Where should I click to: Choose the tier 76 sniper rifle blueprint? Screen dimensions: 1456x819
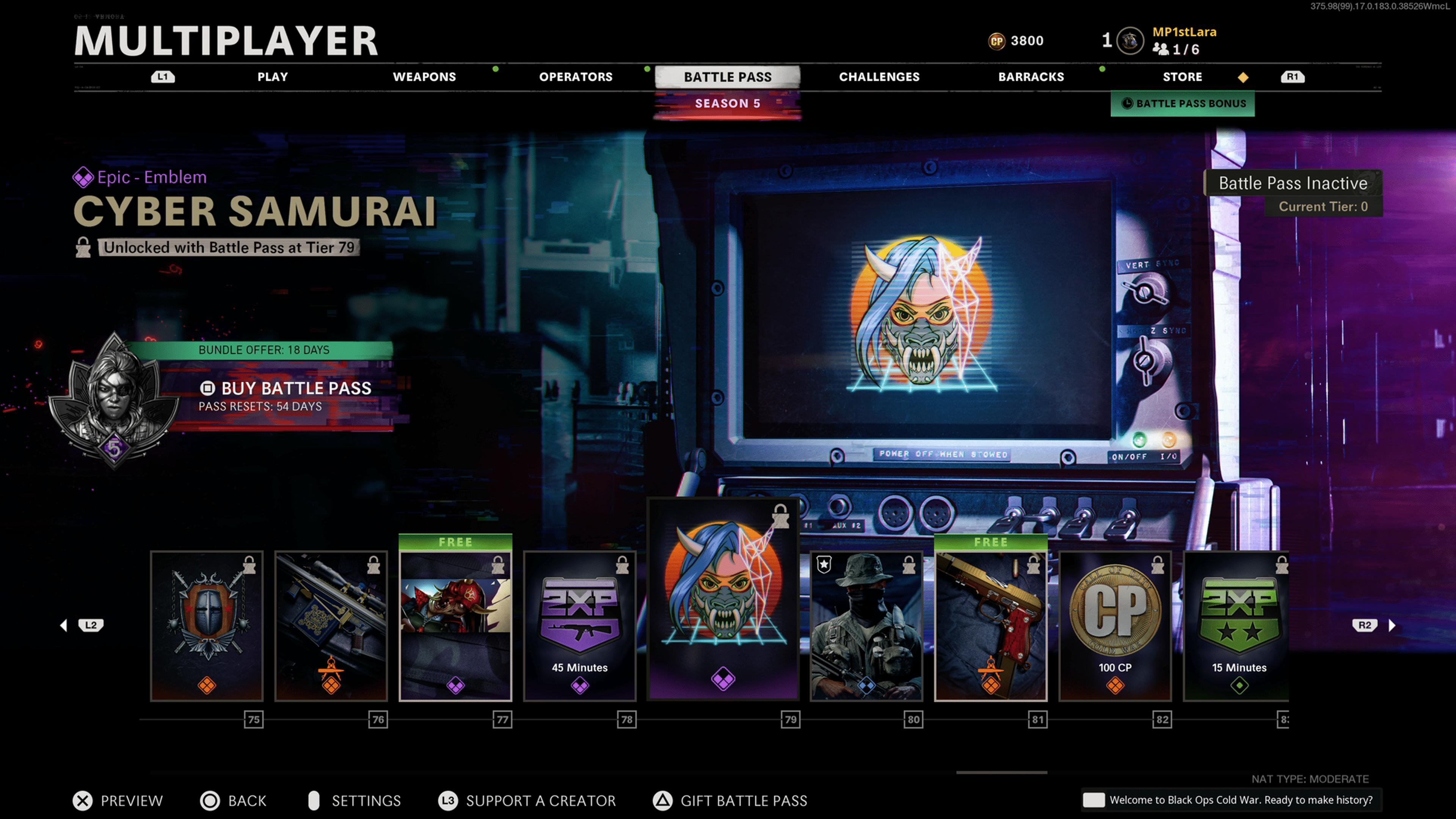coord(331,626)
